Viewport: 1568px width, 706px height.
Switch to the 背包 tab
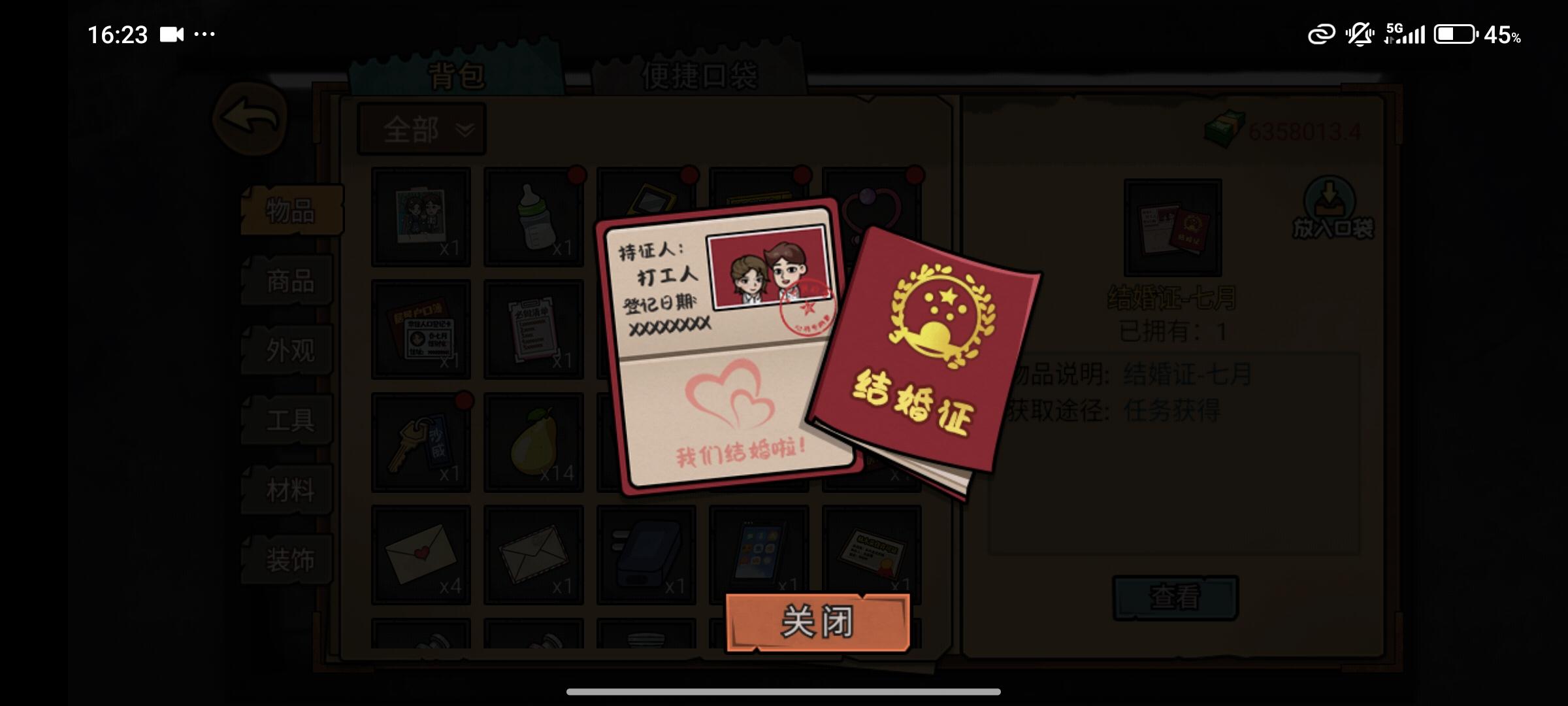[x=457, y=74]
